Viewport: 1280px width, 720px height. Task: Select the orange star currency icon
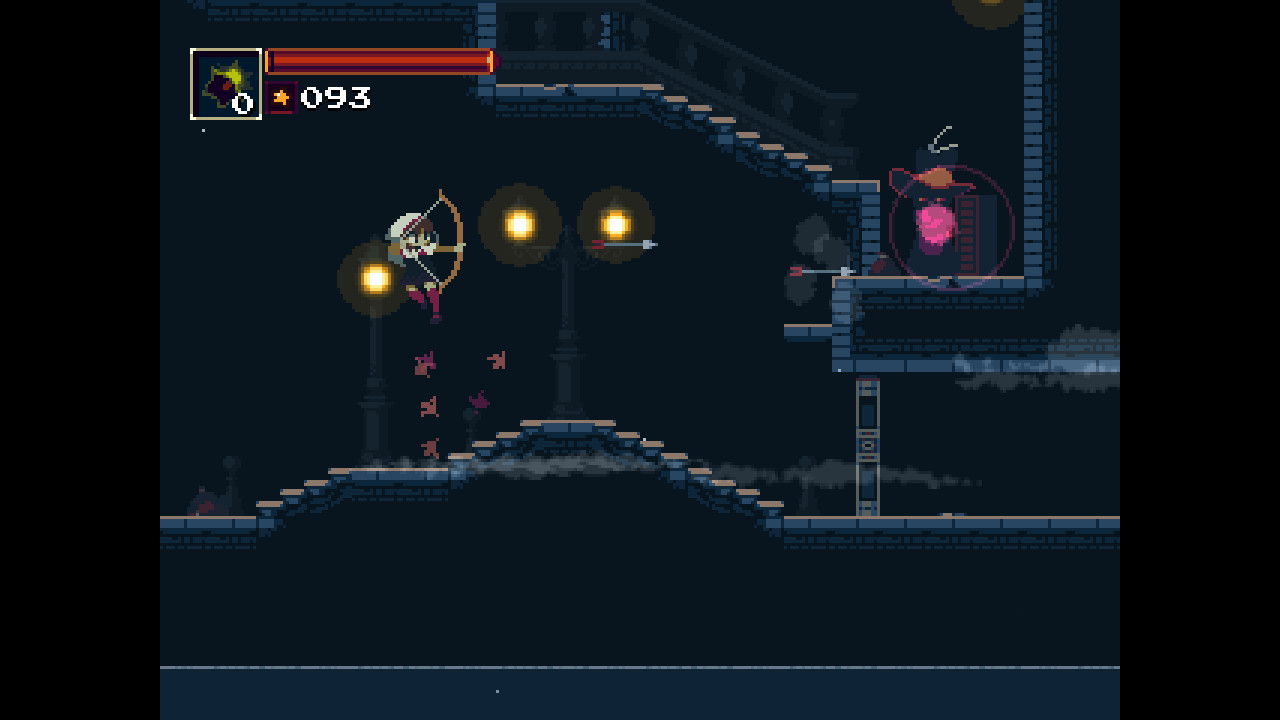click(283, 98)
